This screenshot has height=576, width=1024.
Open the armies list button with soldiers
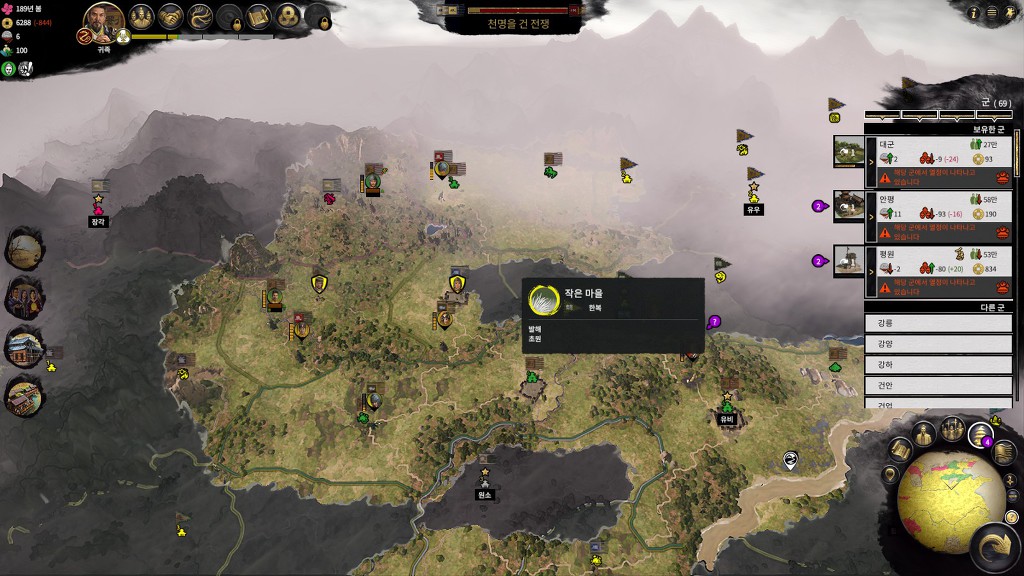point(951,429)
